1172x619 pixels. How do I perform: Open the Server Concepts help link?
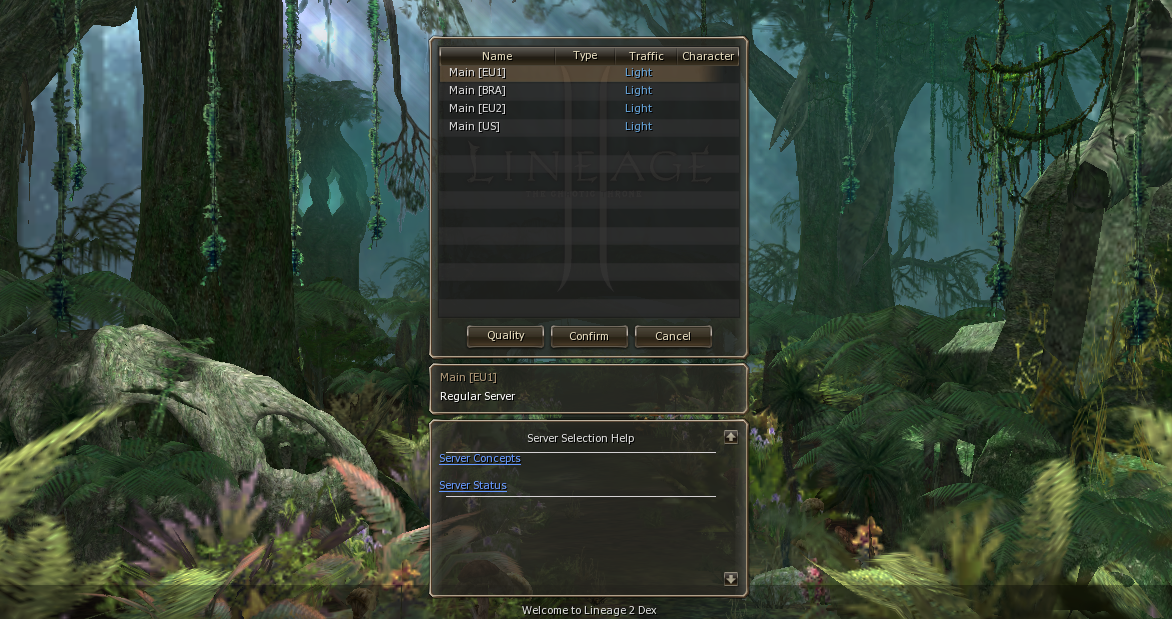point(480,458)
